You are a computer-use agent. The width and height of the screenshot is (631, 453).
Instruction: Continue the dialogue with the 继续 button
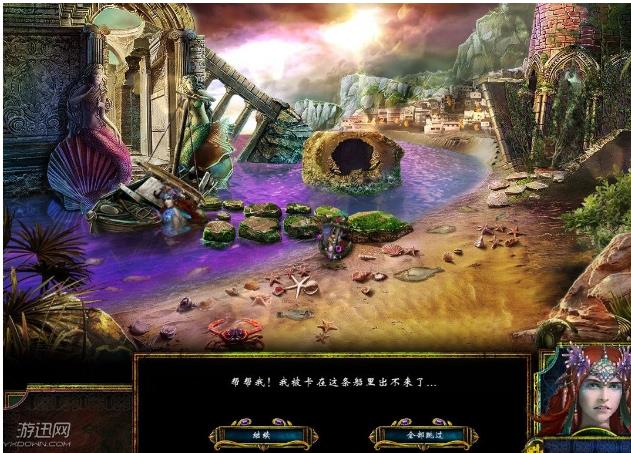point(263,435)
